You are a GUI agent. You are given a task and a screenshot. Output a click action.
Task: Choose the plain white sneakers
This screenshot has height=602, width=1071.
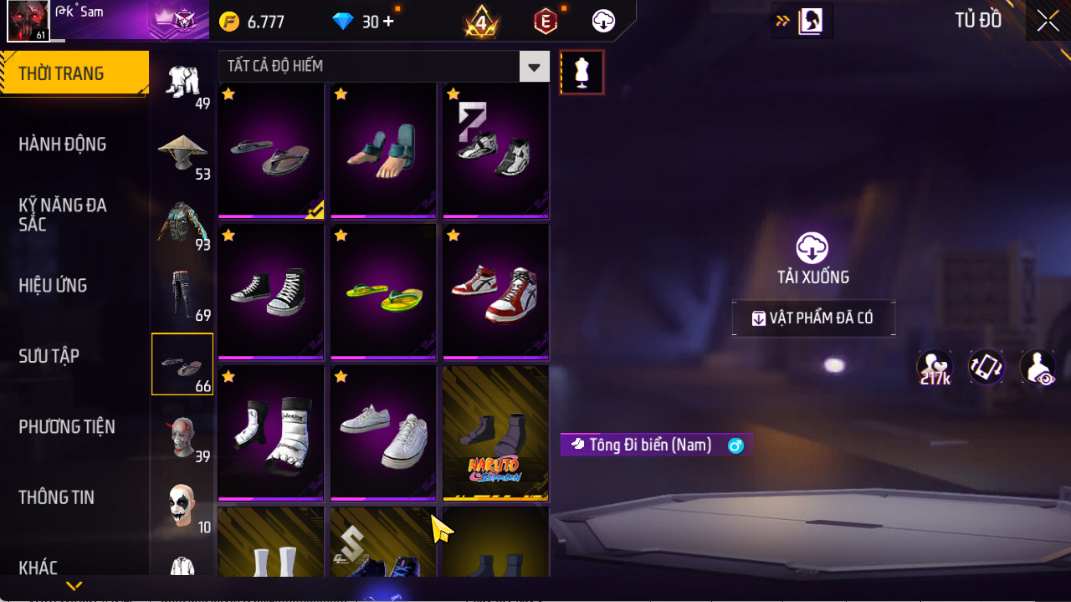[x=383, y=432]
